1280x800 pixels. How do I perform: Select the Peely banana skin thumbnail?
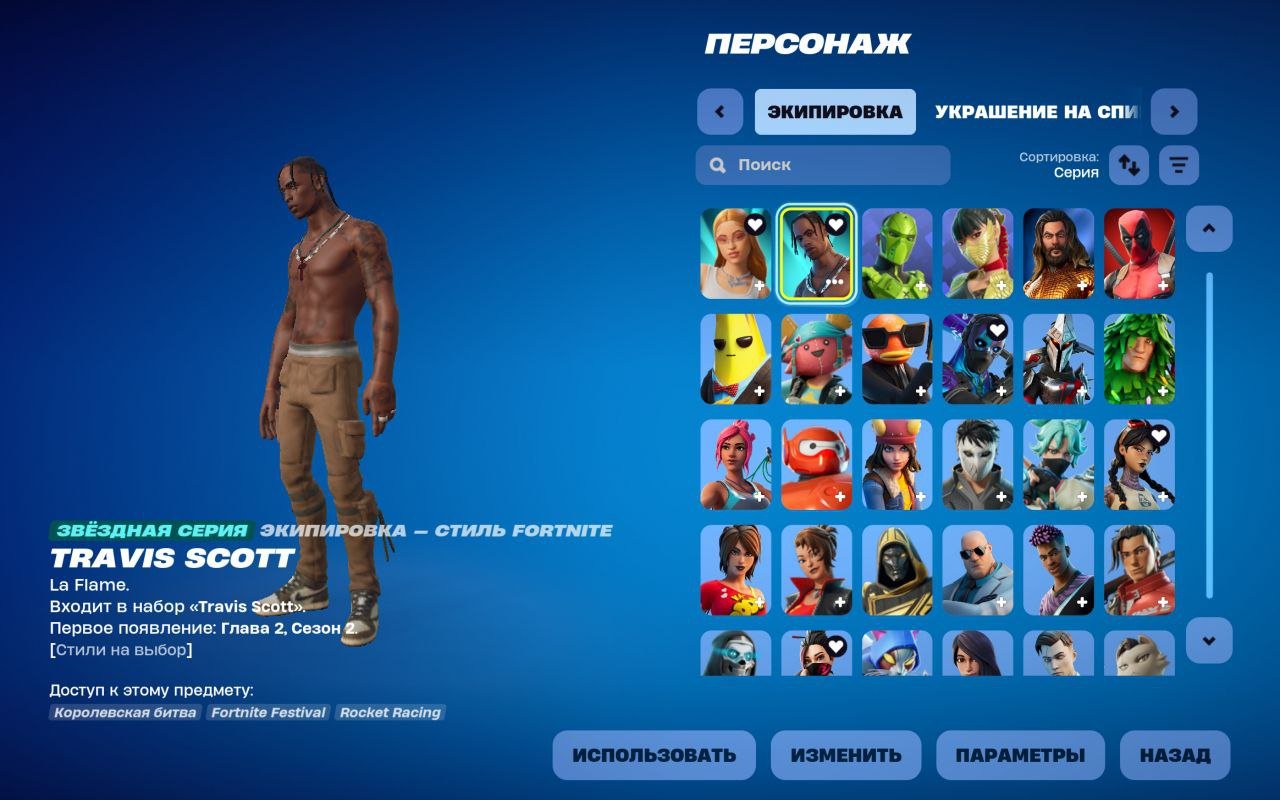coord(735,358)
